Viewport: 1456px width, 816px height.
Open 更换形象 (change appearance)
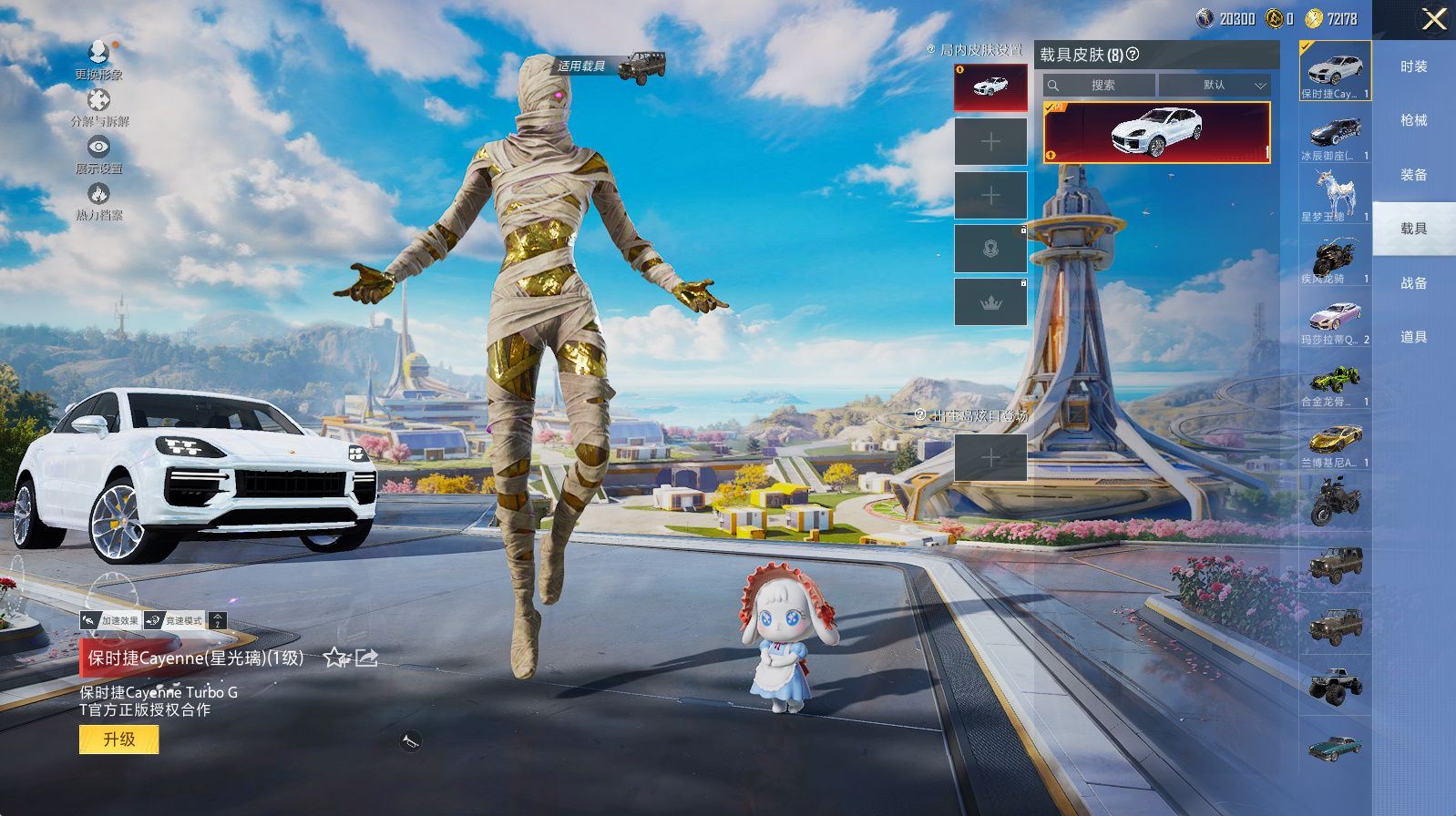click(98, 58)
